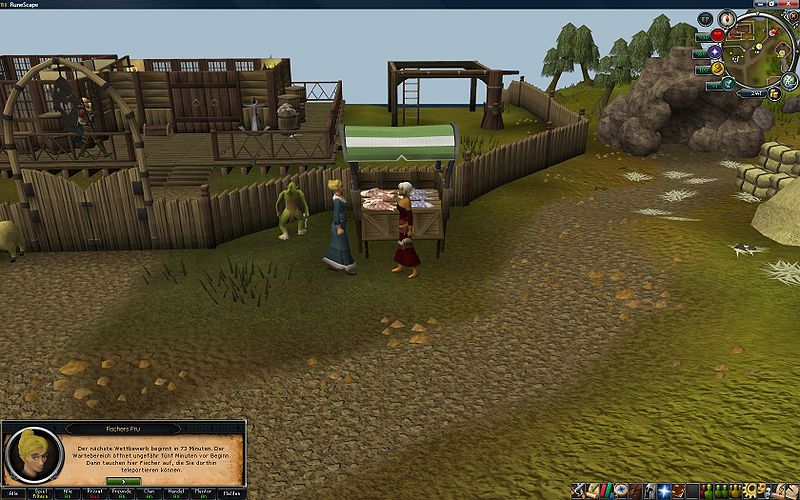Image resolution: width=800 pixels, height=500 pixels.
Task: Continue the Fischers Frau dialogue with green arrow
Action: click(x=124, y=480)
